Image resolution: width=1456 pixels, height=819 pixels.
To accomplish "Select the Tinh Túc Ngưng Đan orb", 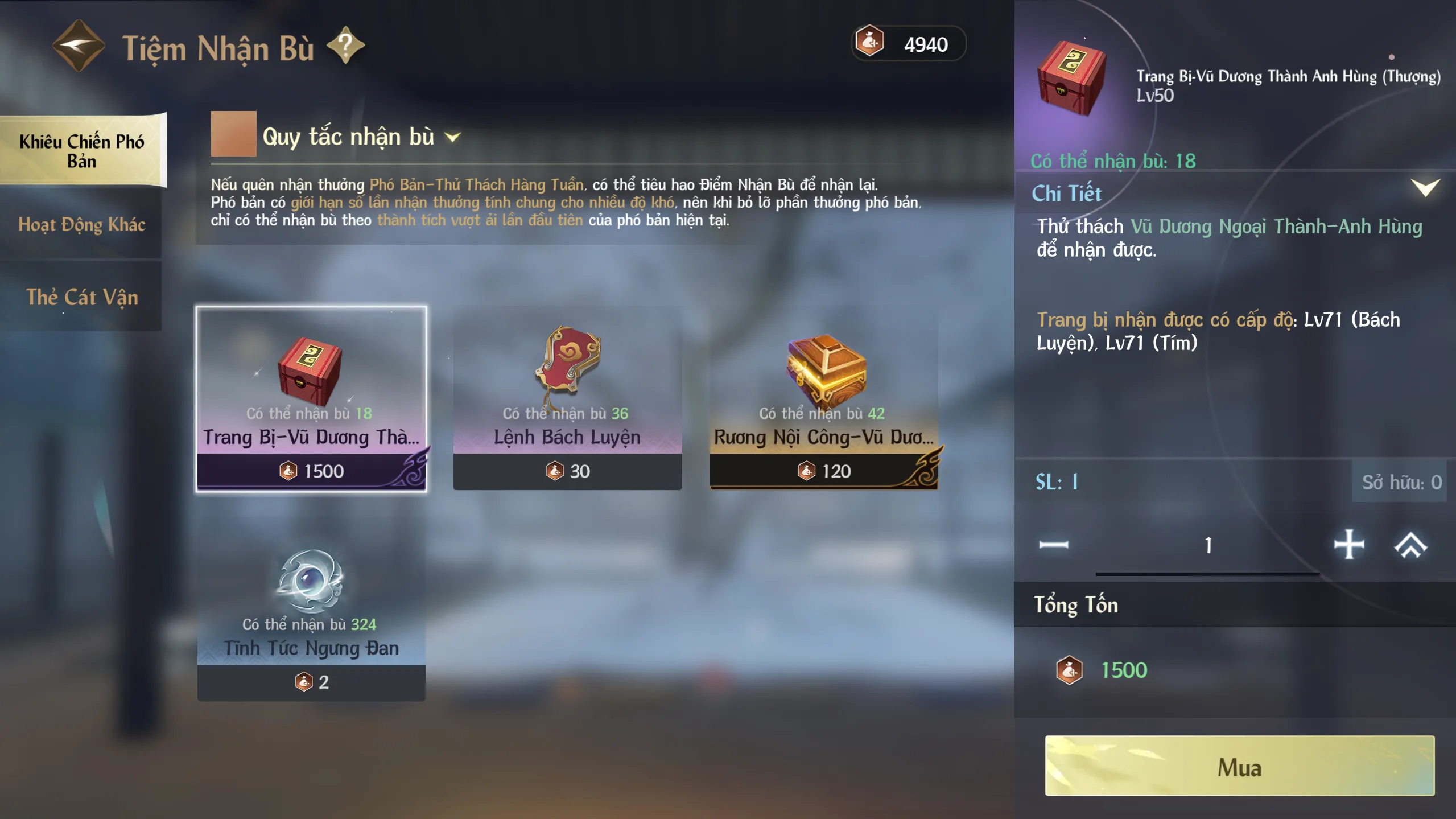I will (311, 609).
